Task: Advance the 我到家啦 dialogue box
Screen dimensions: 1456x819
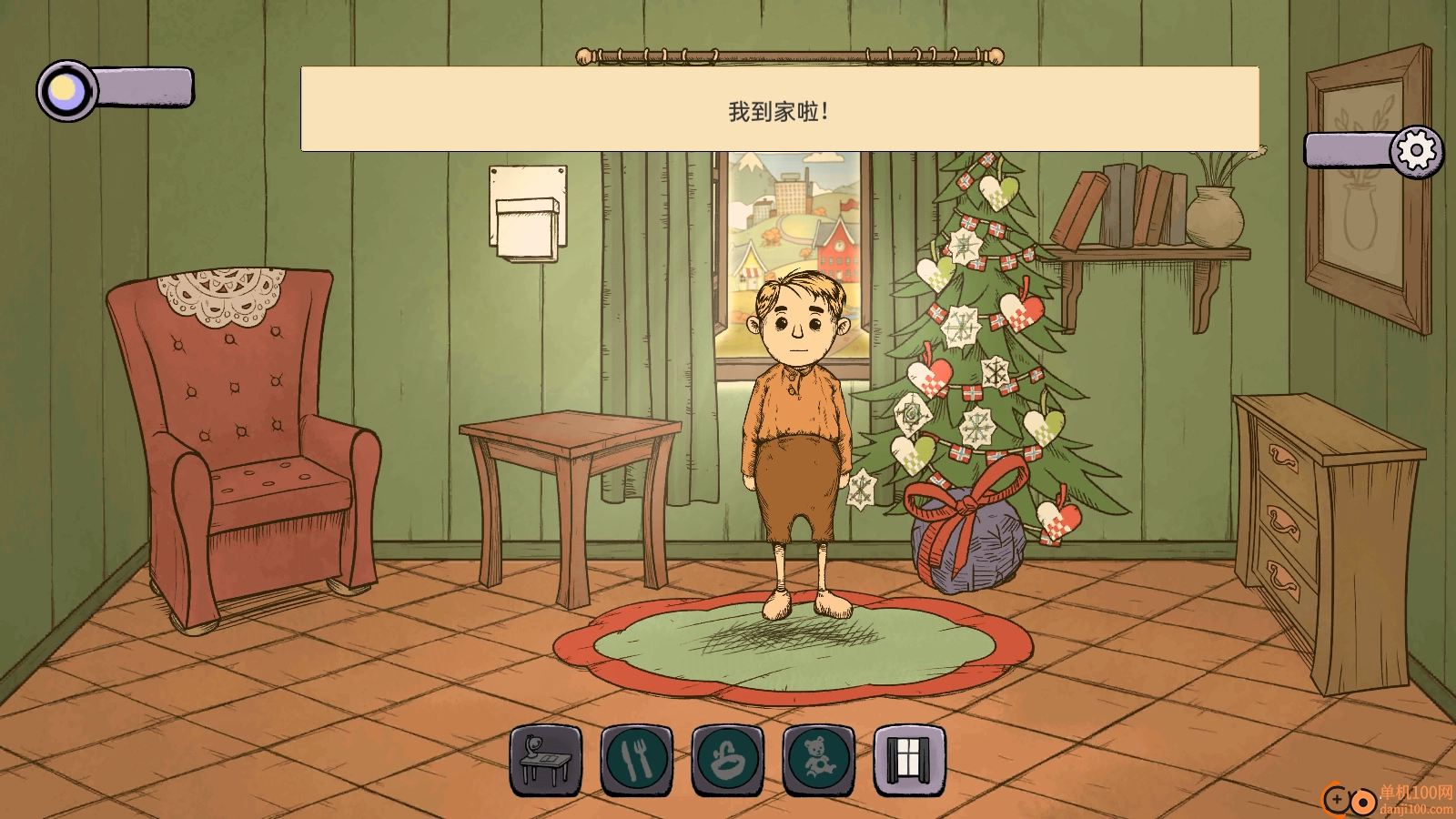Action: tap(780, 109)
